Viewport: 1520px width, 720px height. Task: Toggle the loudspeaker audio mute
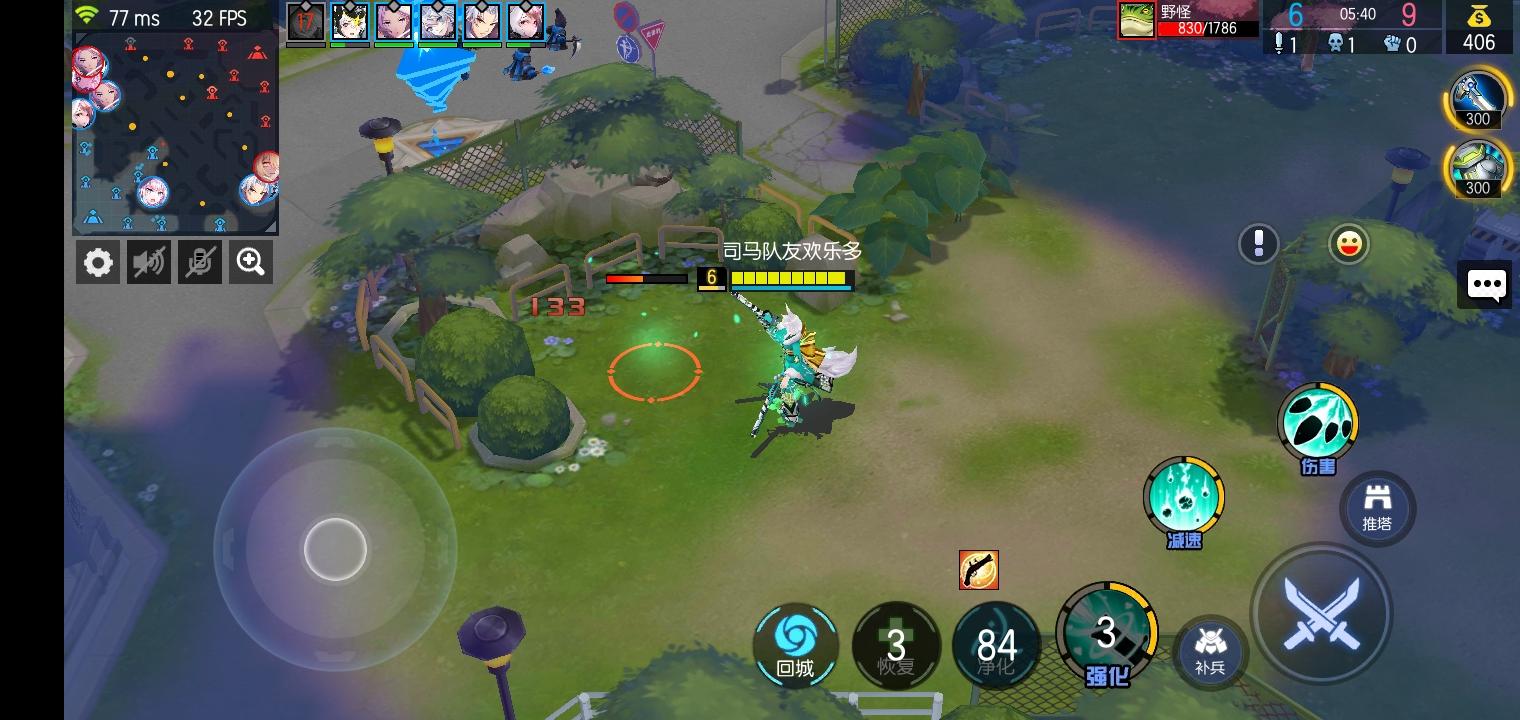pos(149,261)
